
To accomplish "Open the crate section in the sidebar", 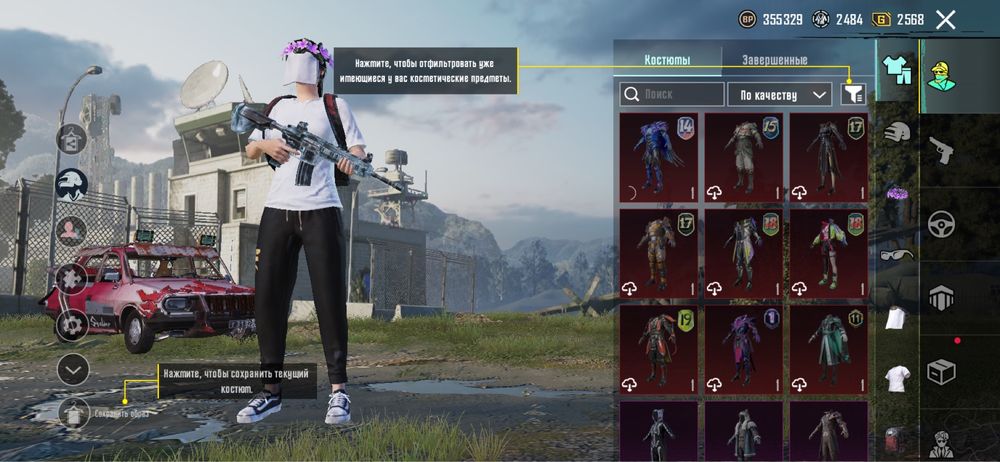I will [941, 372].
